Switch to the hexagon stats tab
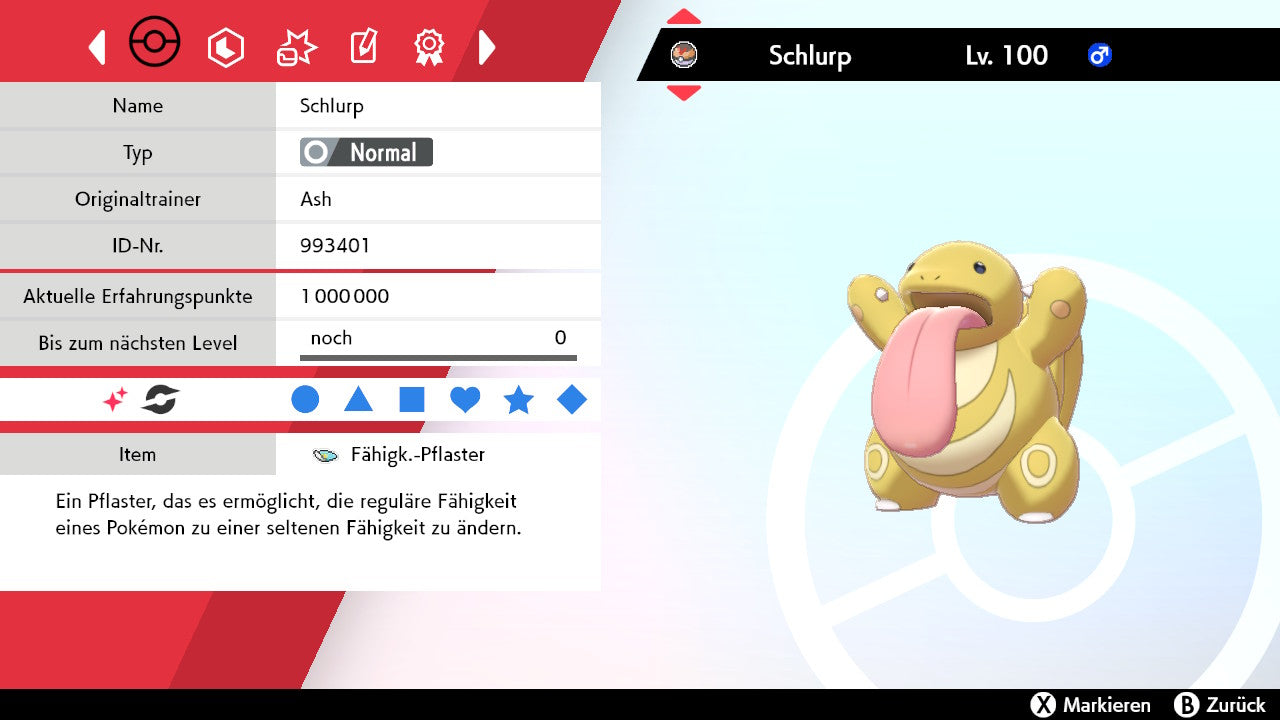This screenshot has height=720, width=1280. pyautogui.click(x=225, y=47)
